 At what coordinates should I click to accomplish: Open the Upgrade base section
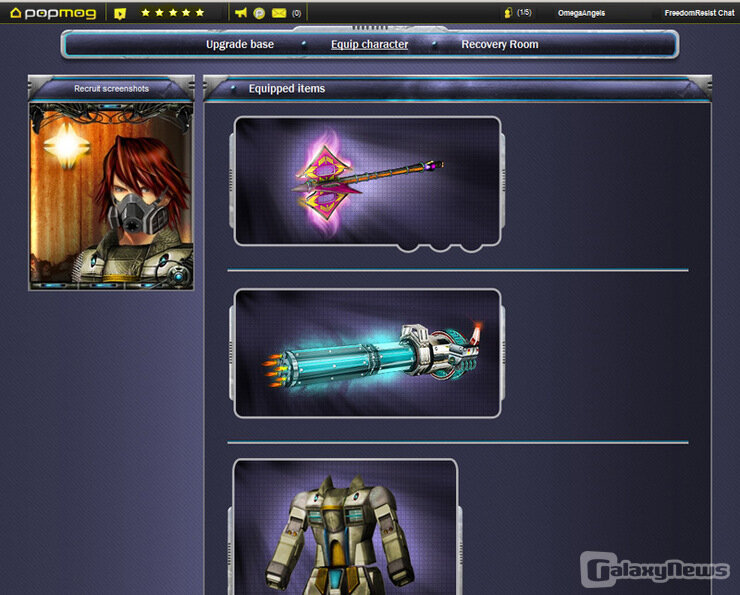coord(240,45)
